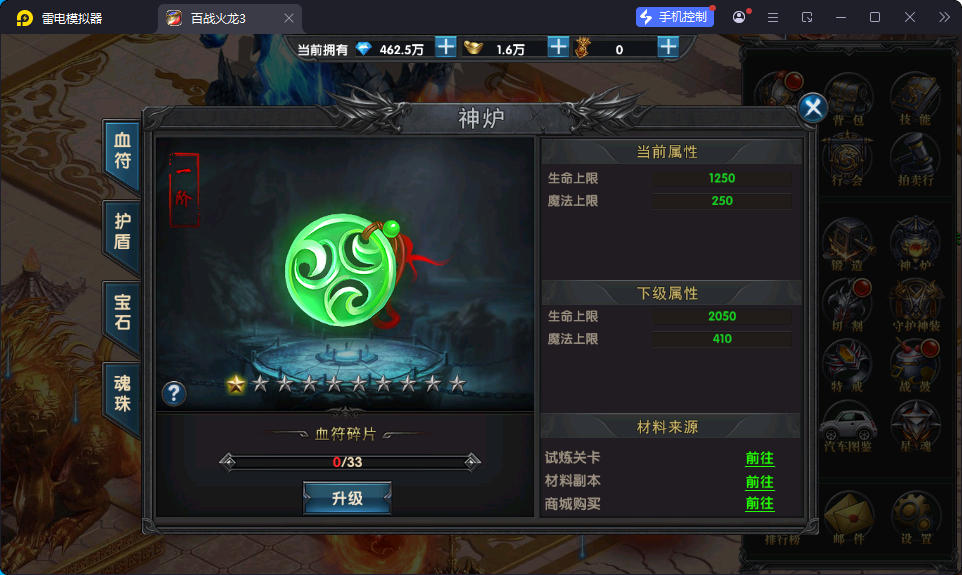Close the 神炉 panel

pos(814,108)
